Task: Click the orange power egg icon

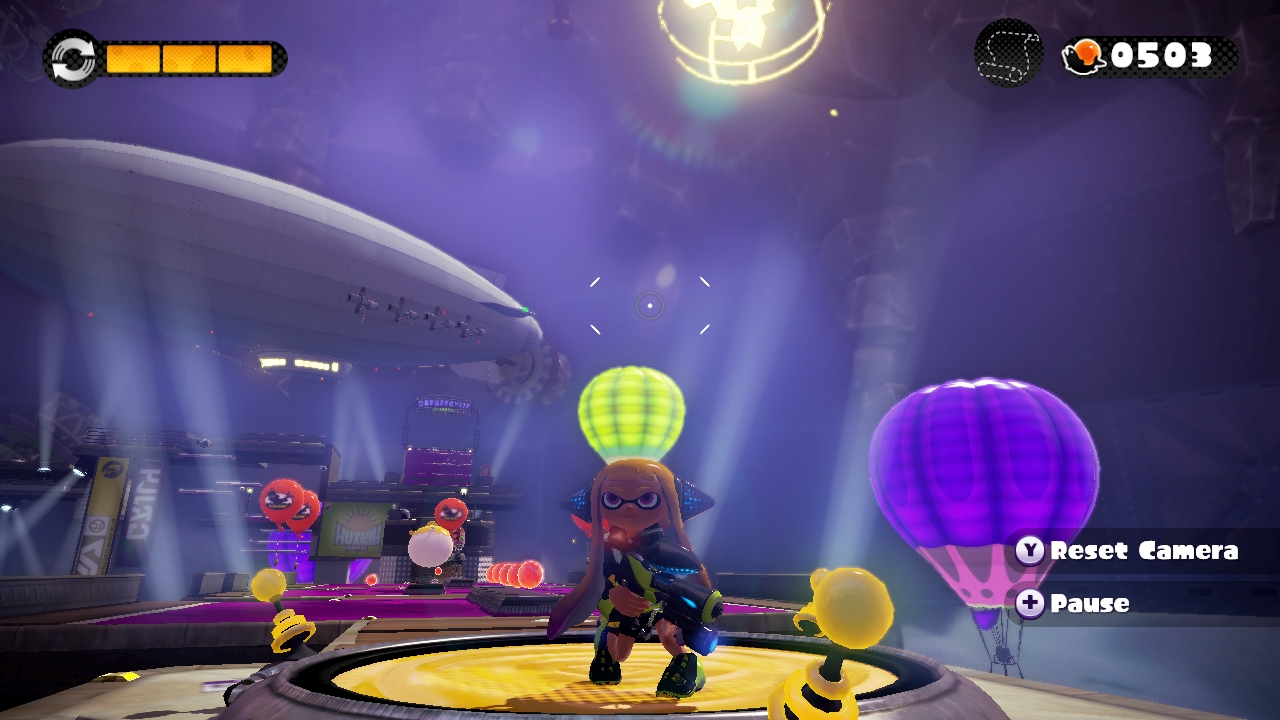Action: click(1084, 56)
